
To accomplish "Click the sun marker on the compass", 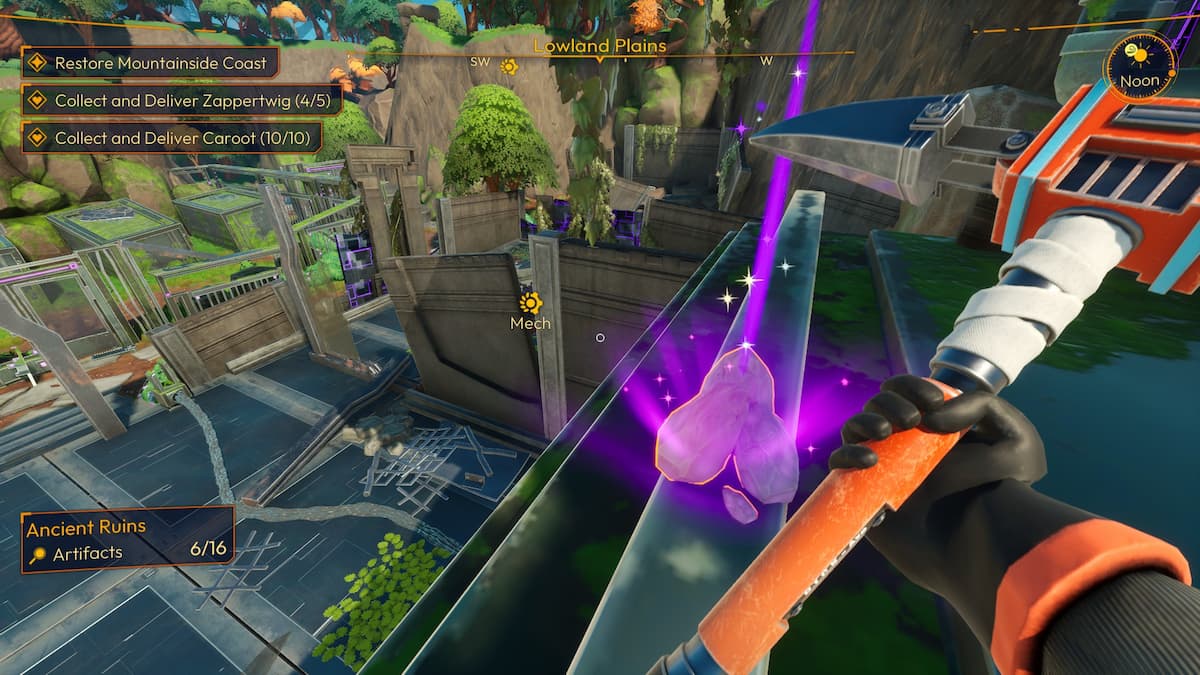I will (x=508, y=67).
